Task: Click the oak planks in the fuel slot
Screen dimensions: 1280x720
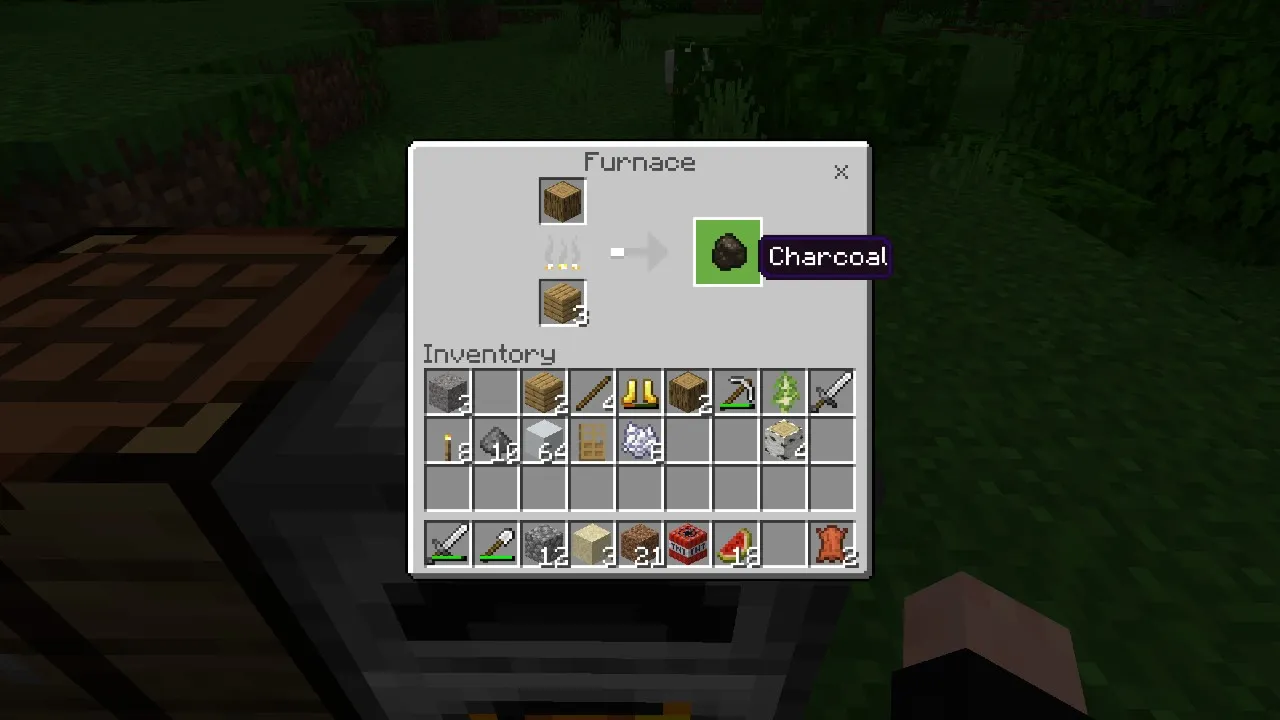Action: coord(561,303)
